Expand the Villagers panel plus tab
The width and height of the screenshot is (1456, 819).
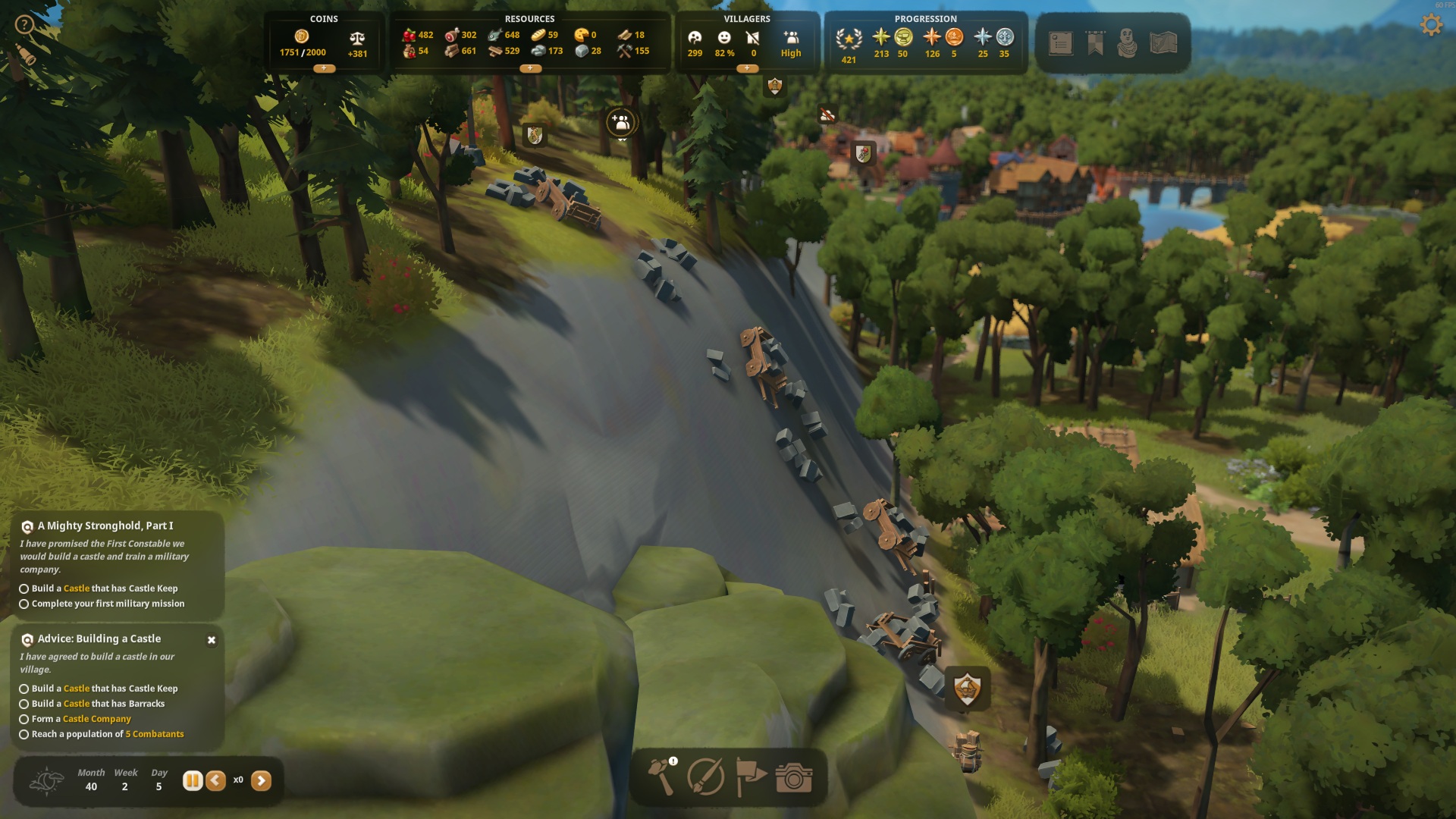point(747,68)
